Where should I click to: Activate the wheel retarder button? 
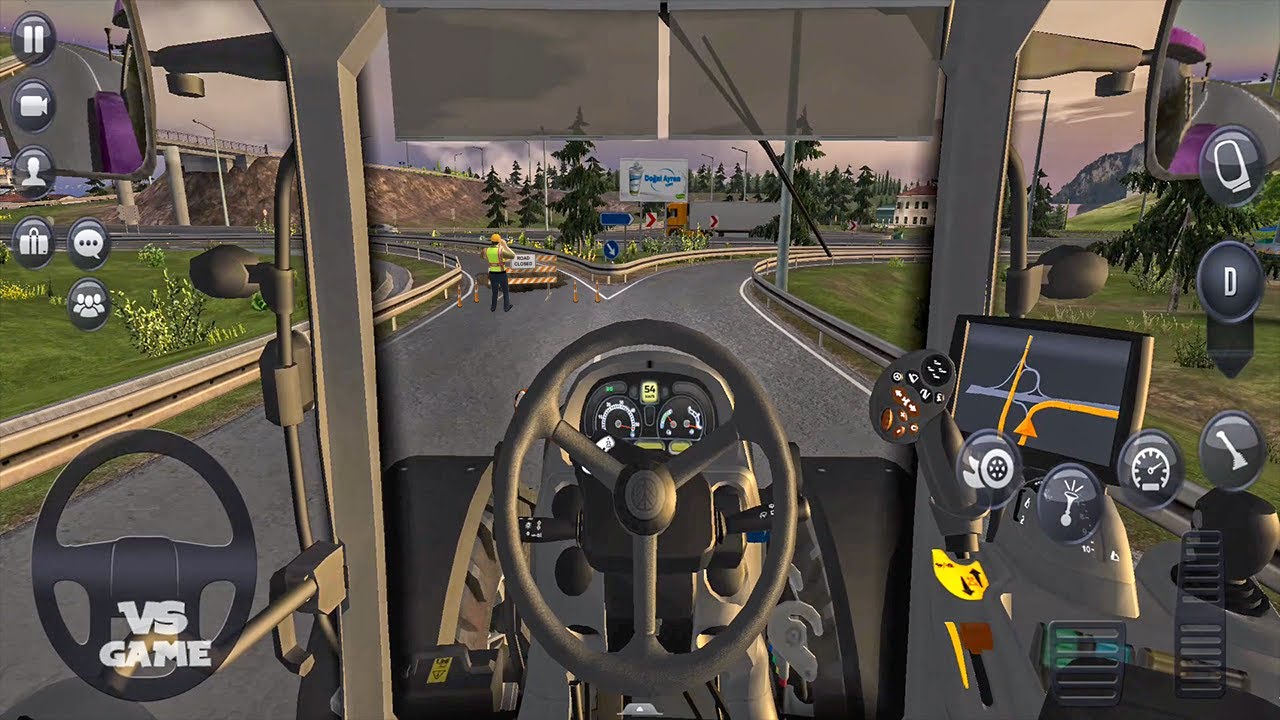coord(989,468)
